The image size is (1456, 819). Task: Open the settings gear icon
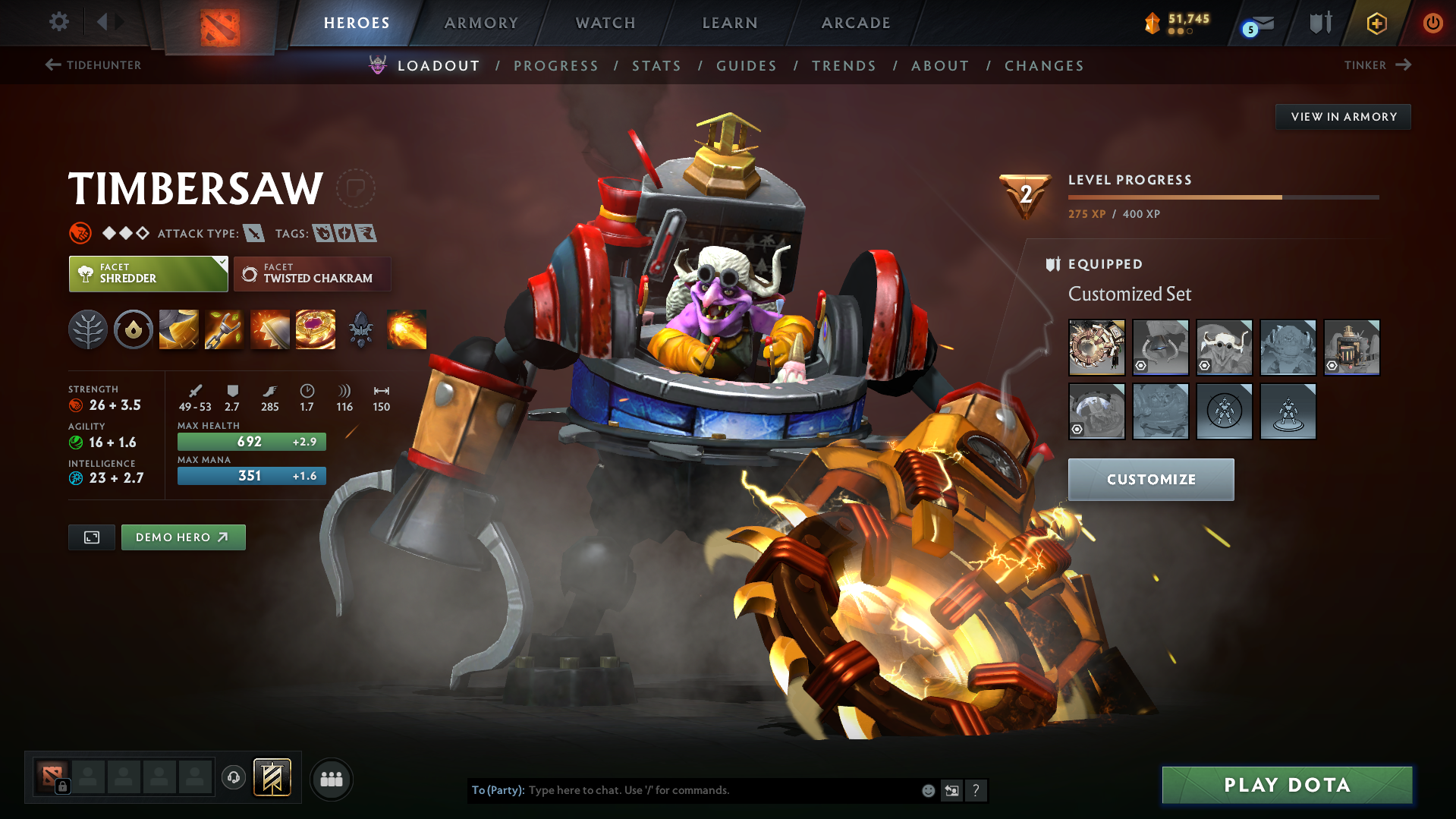(x=59, y=21)
